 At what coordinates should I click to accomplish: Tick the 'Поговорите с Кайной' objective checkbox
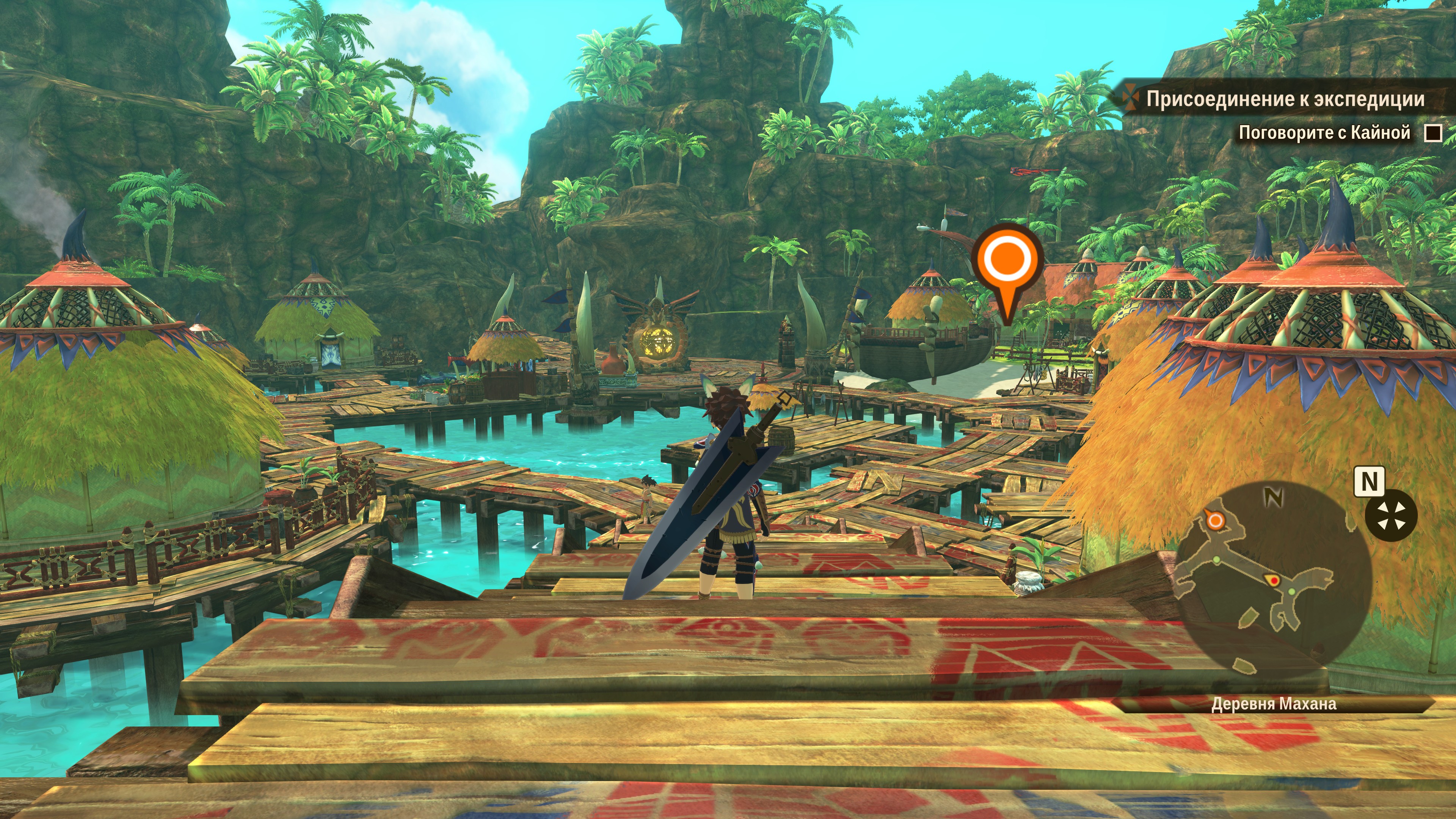click(1432, 133)
